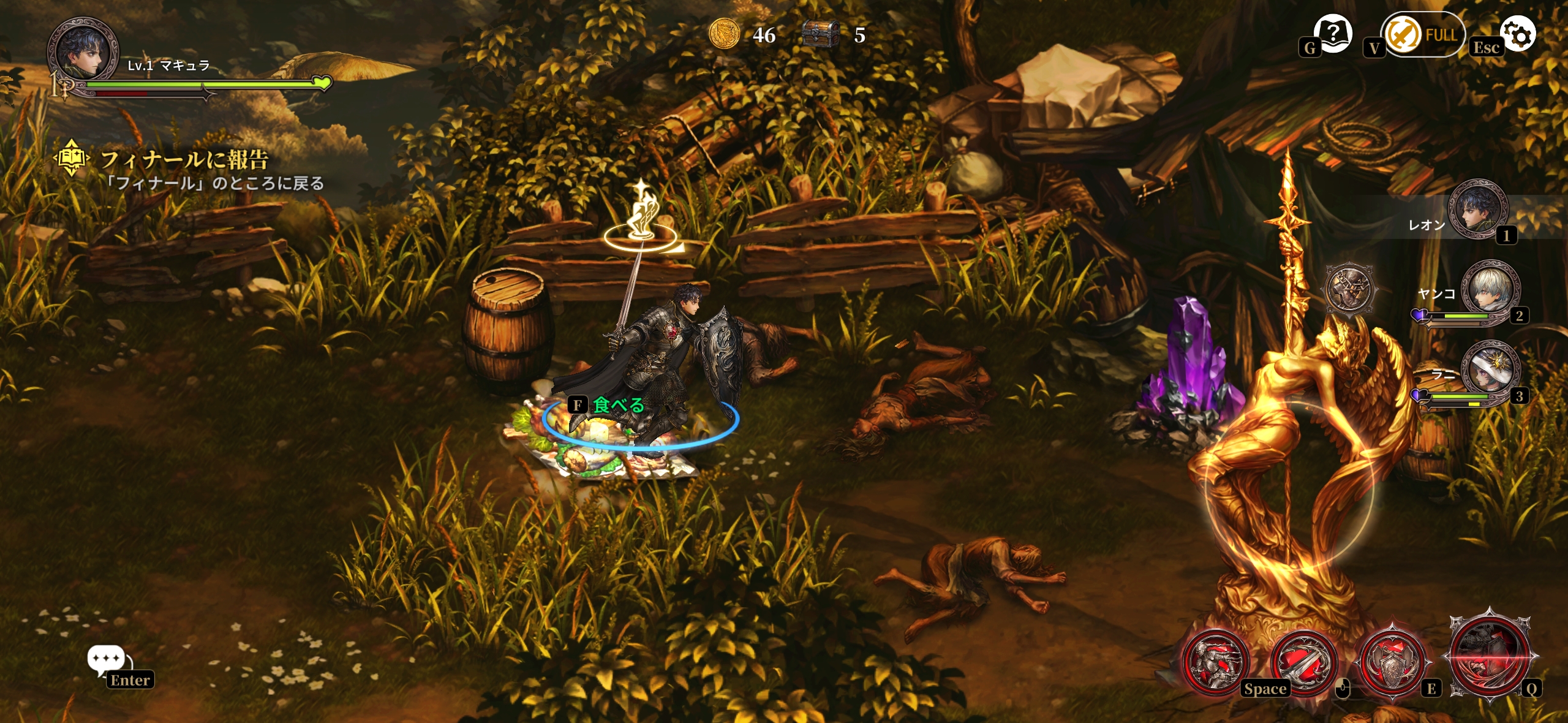Open the chat speech bubble
Viewport: 1568px width, 723px height.
(106, 661)
